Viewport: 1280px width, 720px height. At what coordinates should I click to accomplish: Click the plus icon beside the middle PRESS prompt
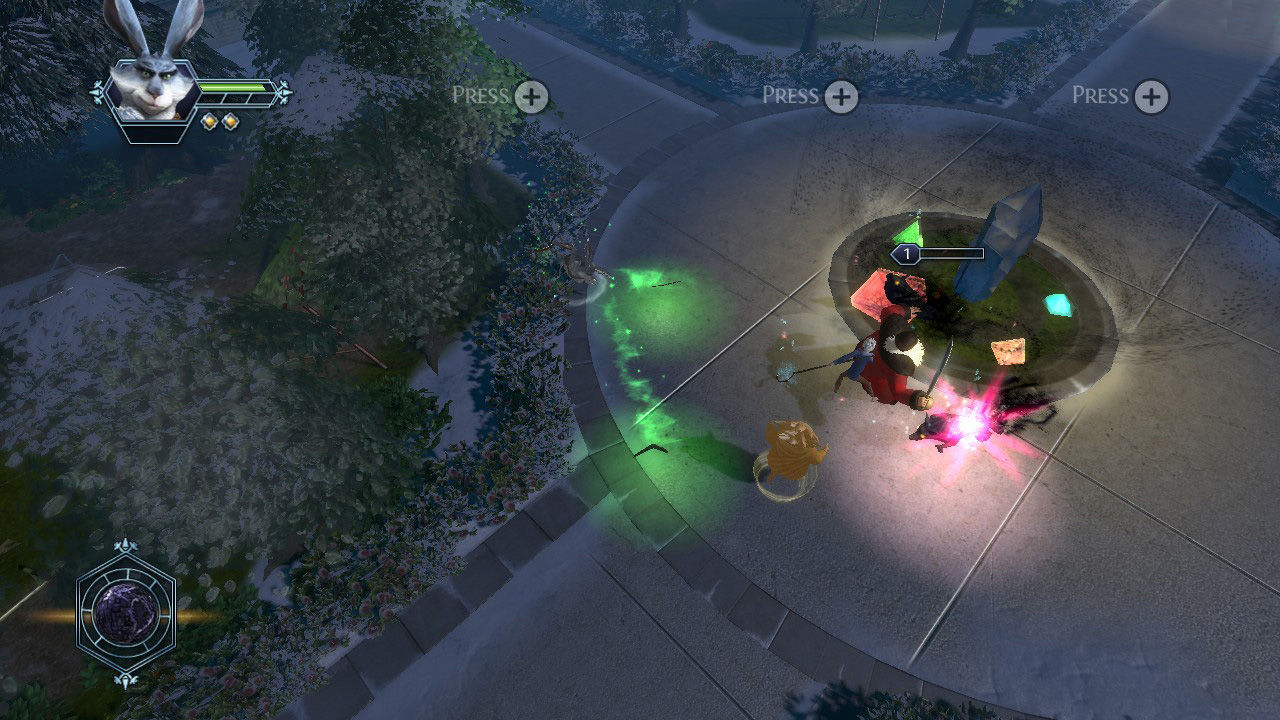[x=843, y=95]
